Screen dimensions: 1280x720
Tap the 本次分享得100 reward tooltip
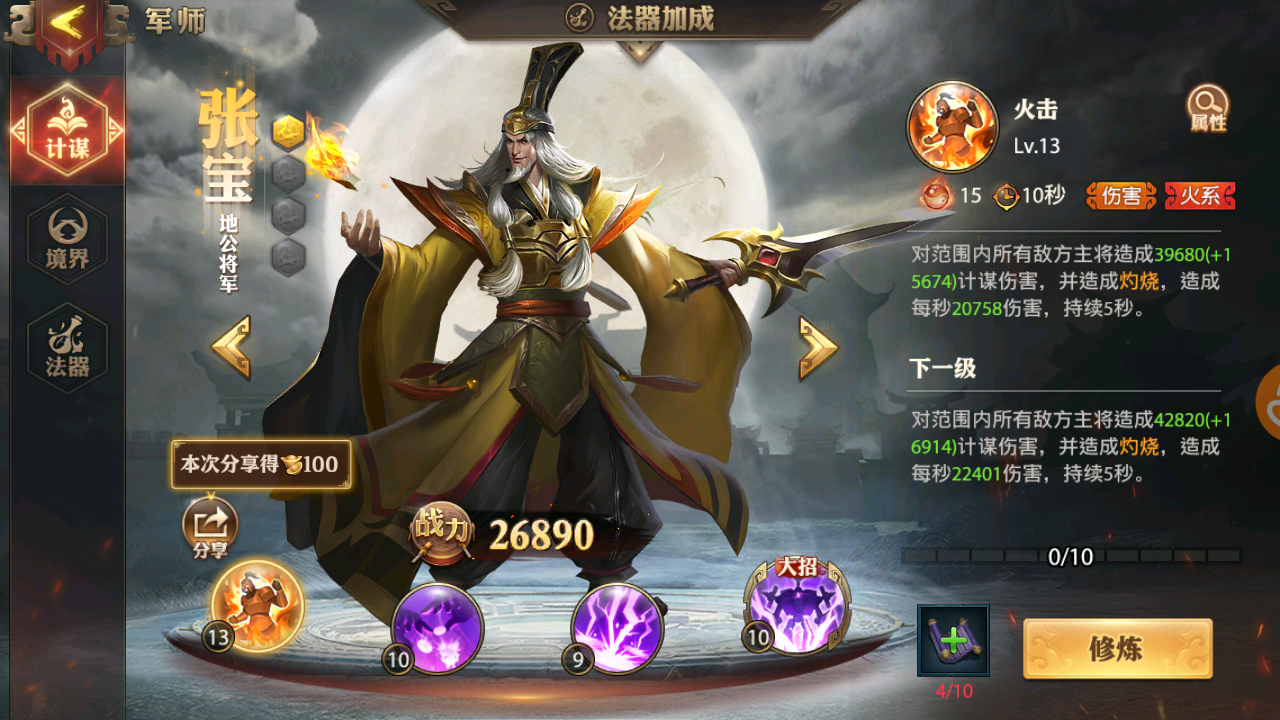point(261,465)
